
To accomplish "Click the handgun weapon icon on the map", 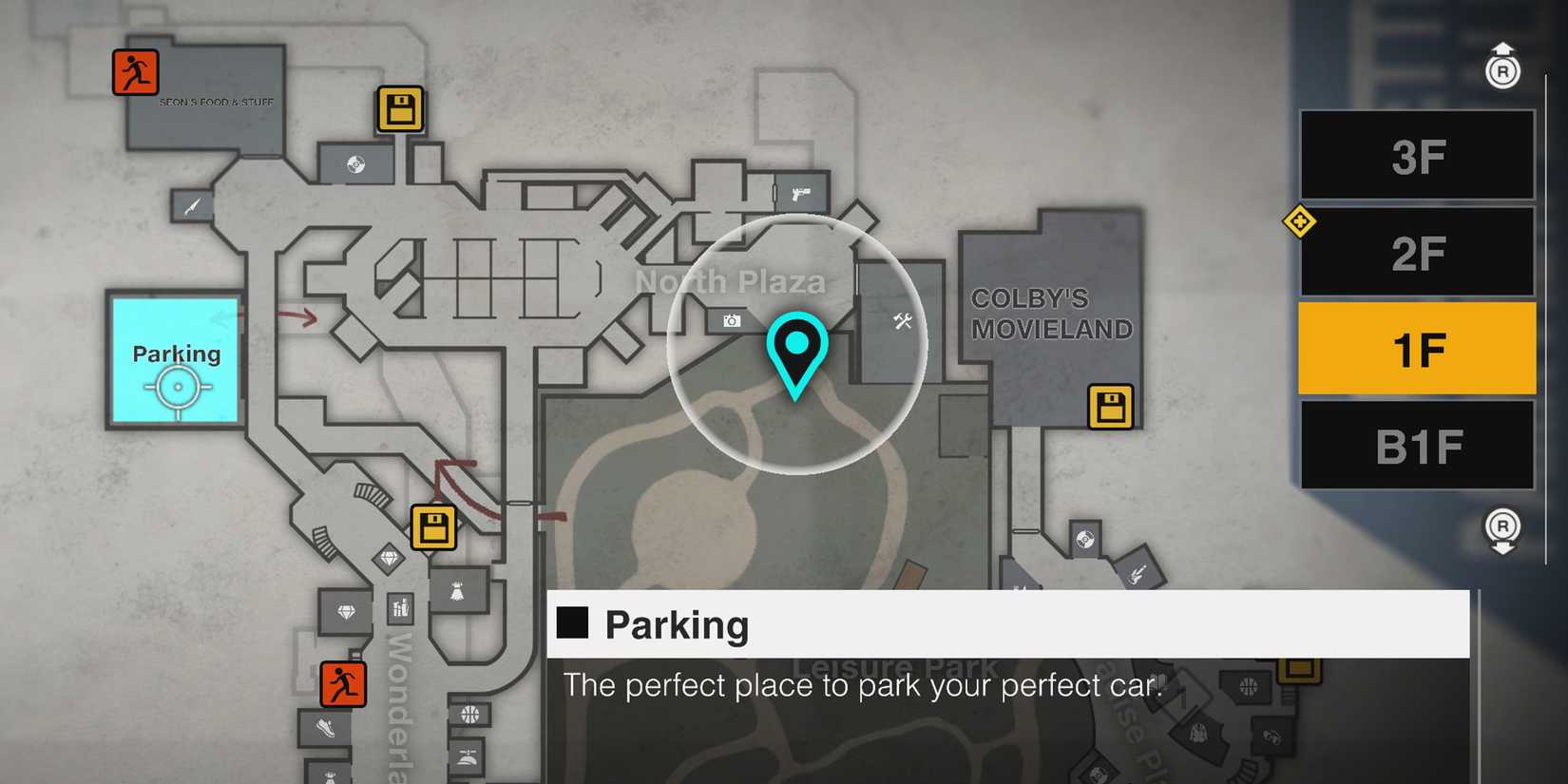I will coord(801,193).
